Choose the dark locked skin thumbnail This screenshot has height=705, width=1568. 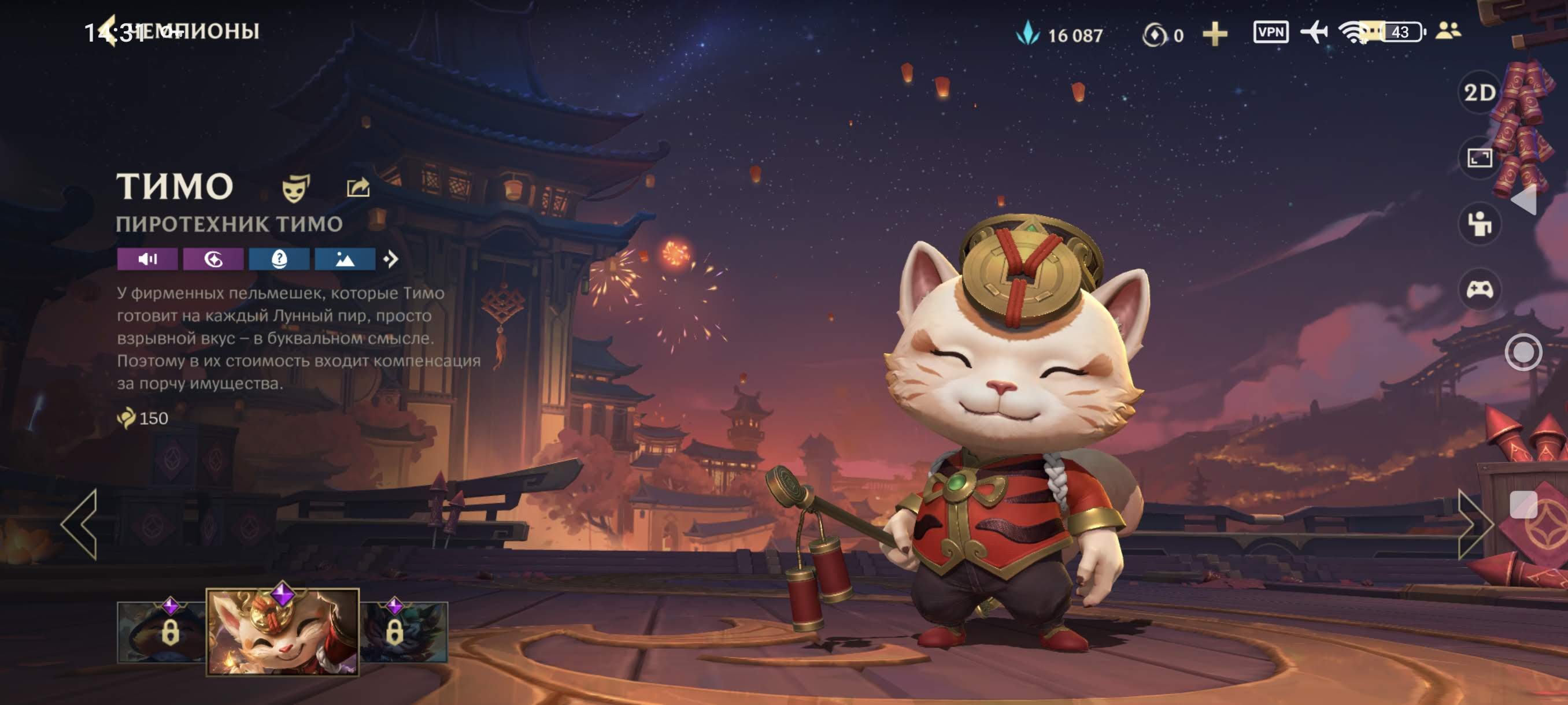click(x=404, y=633)
